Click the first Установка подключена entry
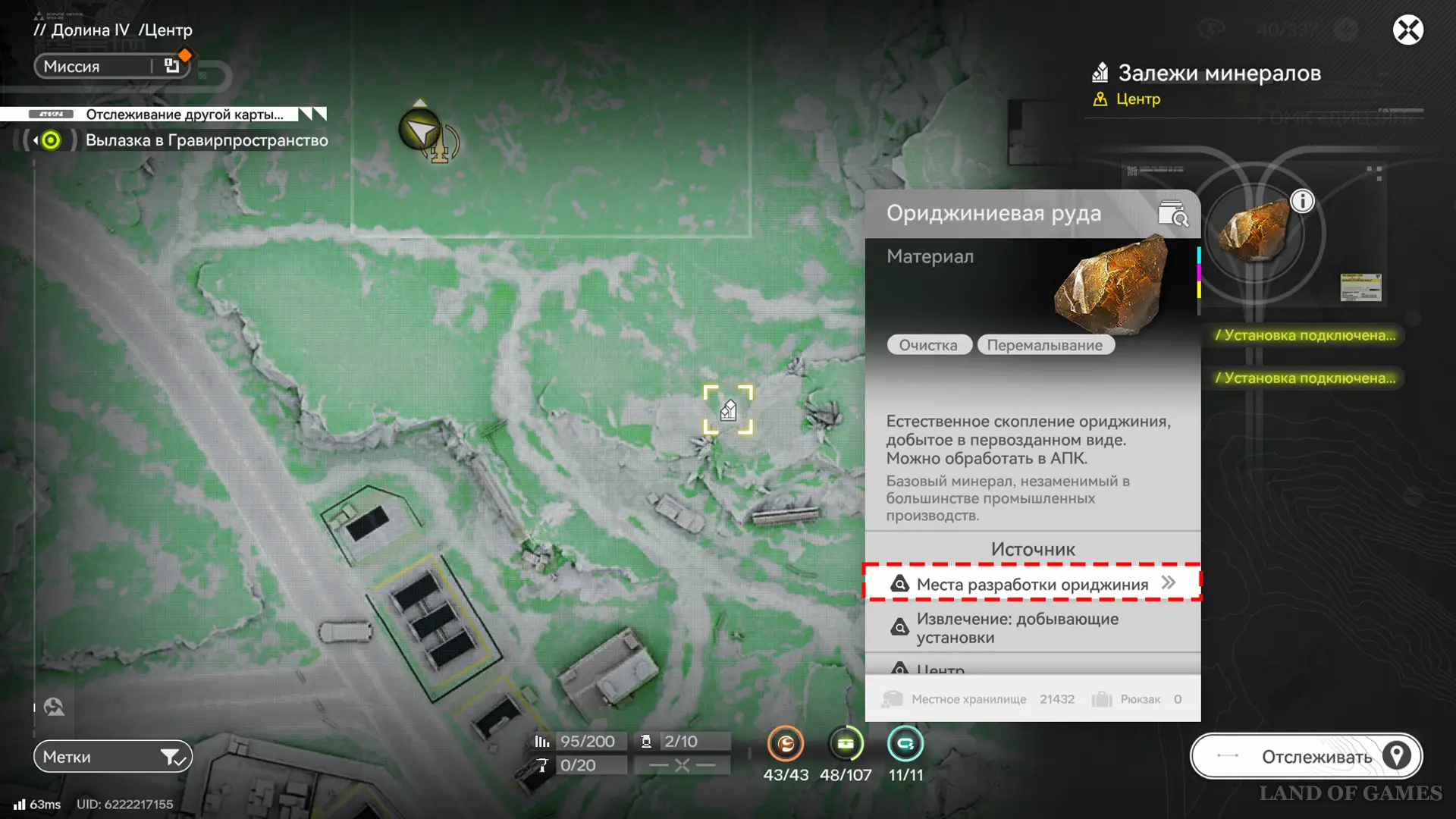The height and width of the screenshot is (819, 1456). pos(1304,335)
